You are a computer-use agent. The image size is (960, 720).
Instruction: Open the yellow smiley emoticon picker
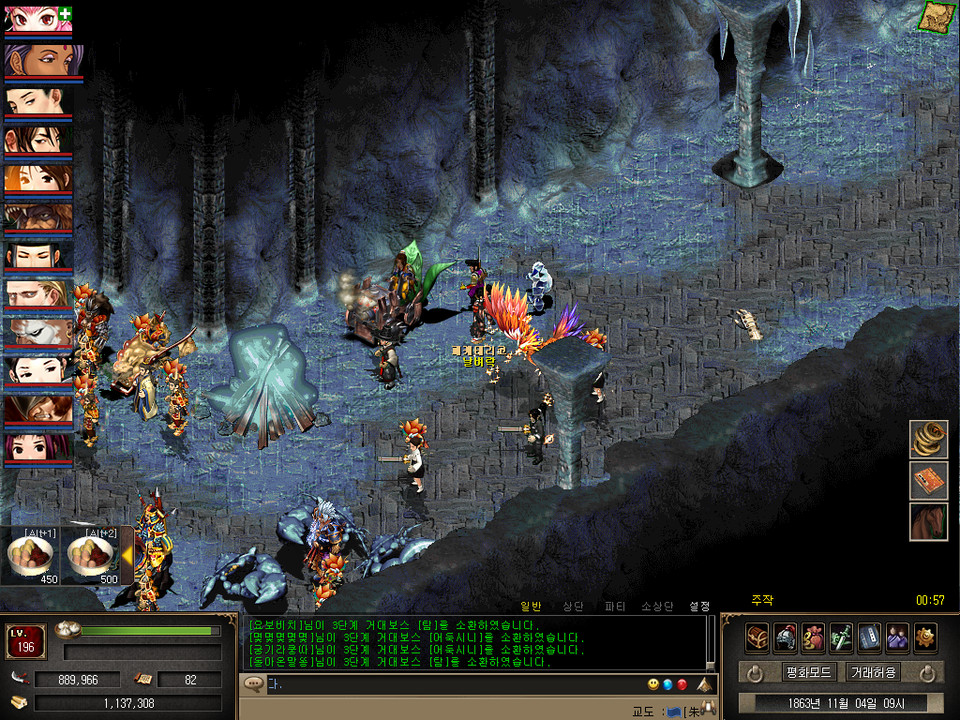[x=653, y=685]
